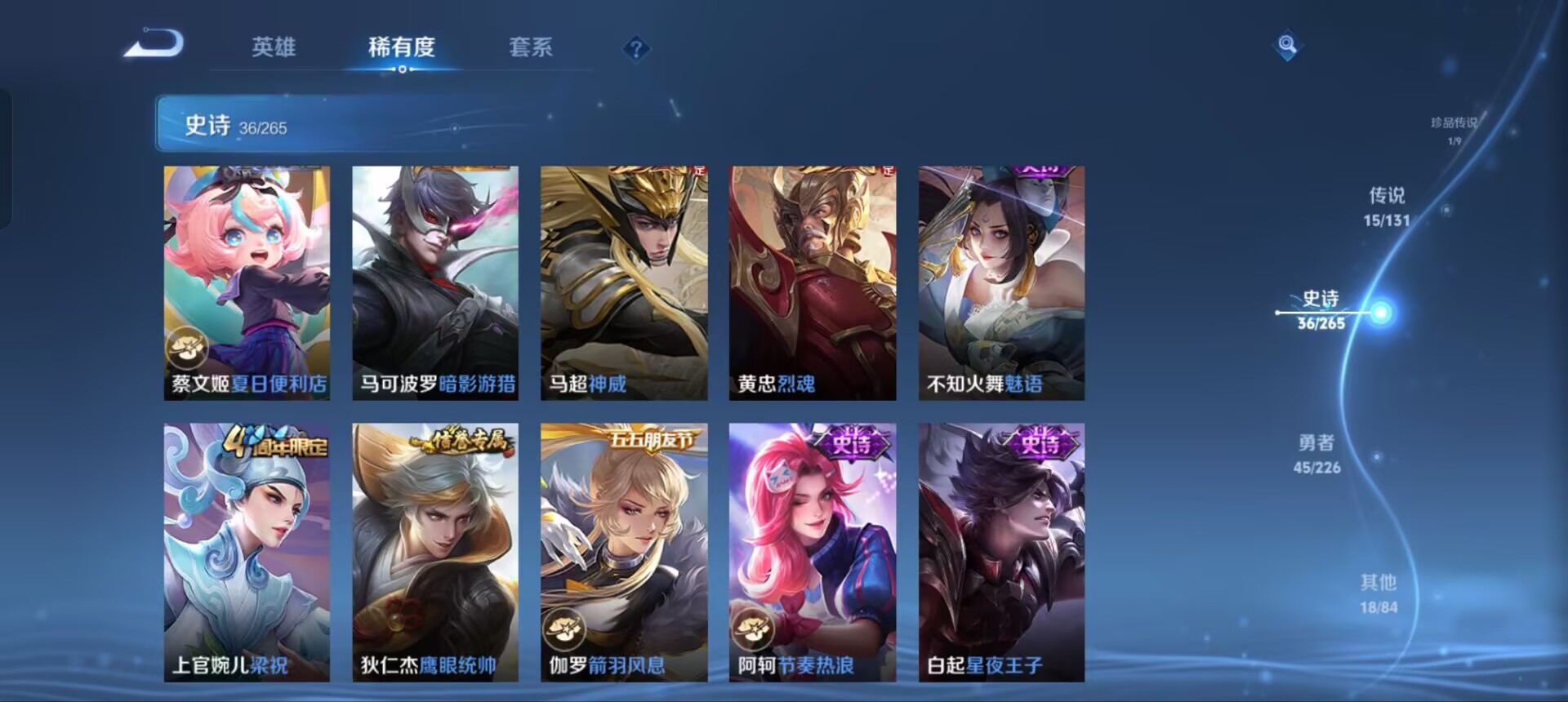Click the question mark help icon
The image size is (1568, 702).
[636, 50]
